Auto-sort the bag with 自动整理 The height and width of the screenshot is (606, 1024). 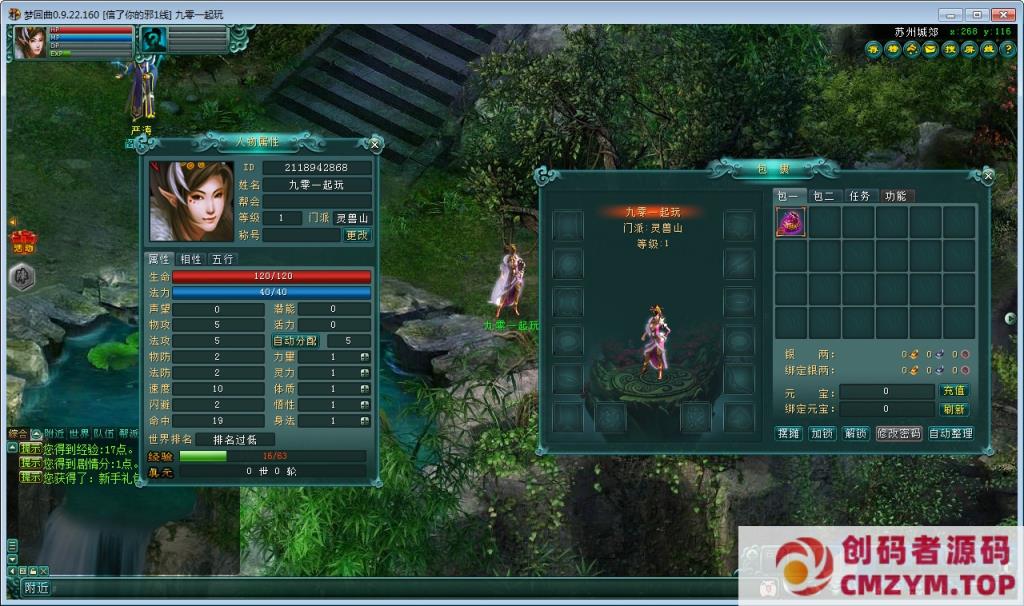tap(950, 433)
